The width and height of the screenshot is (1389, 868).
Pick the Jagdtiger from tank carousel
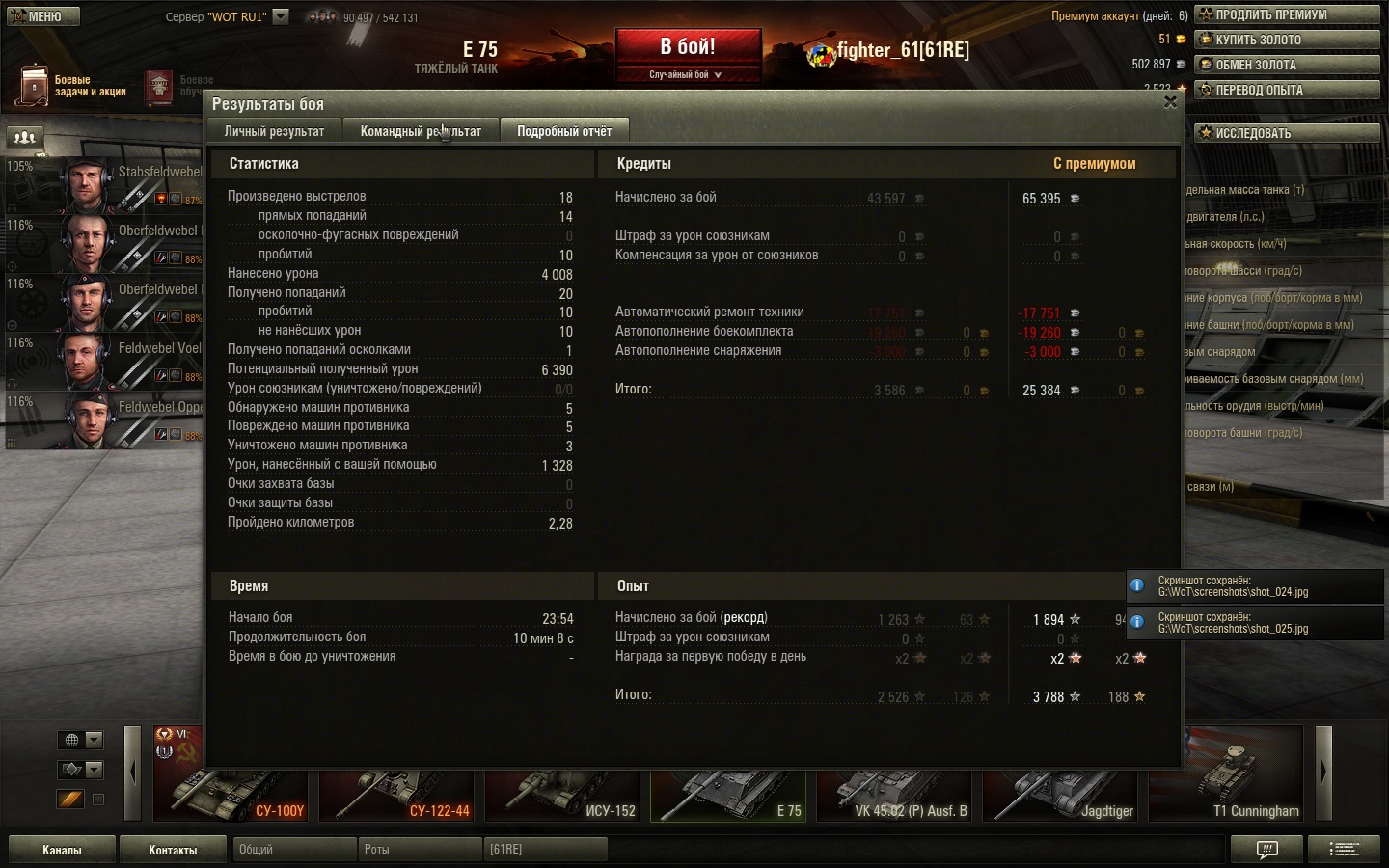click(1061, 786)
